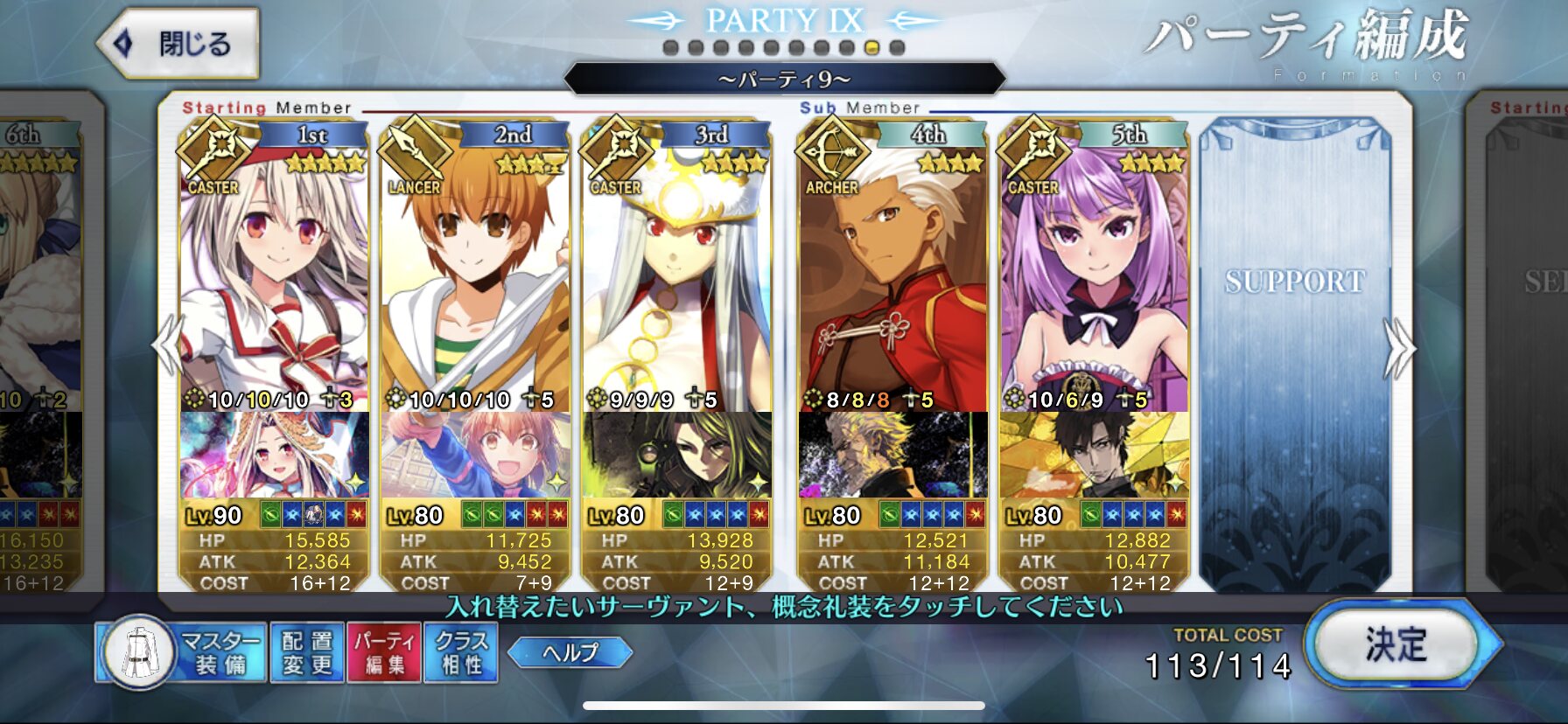Tap the craft essence under the Lancer
The width and height of the screenshot is (1568, 724).
(x=475, y=455)
